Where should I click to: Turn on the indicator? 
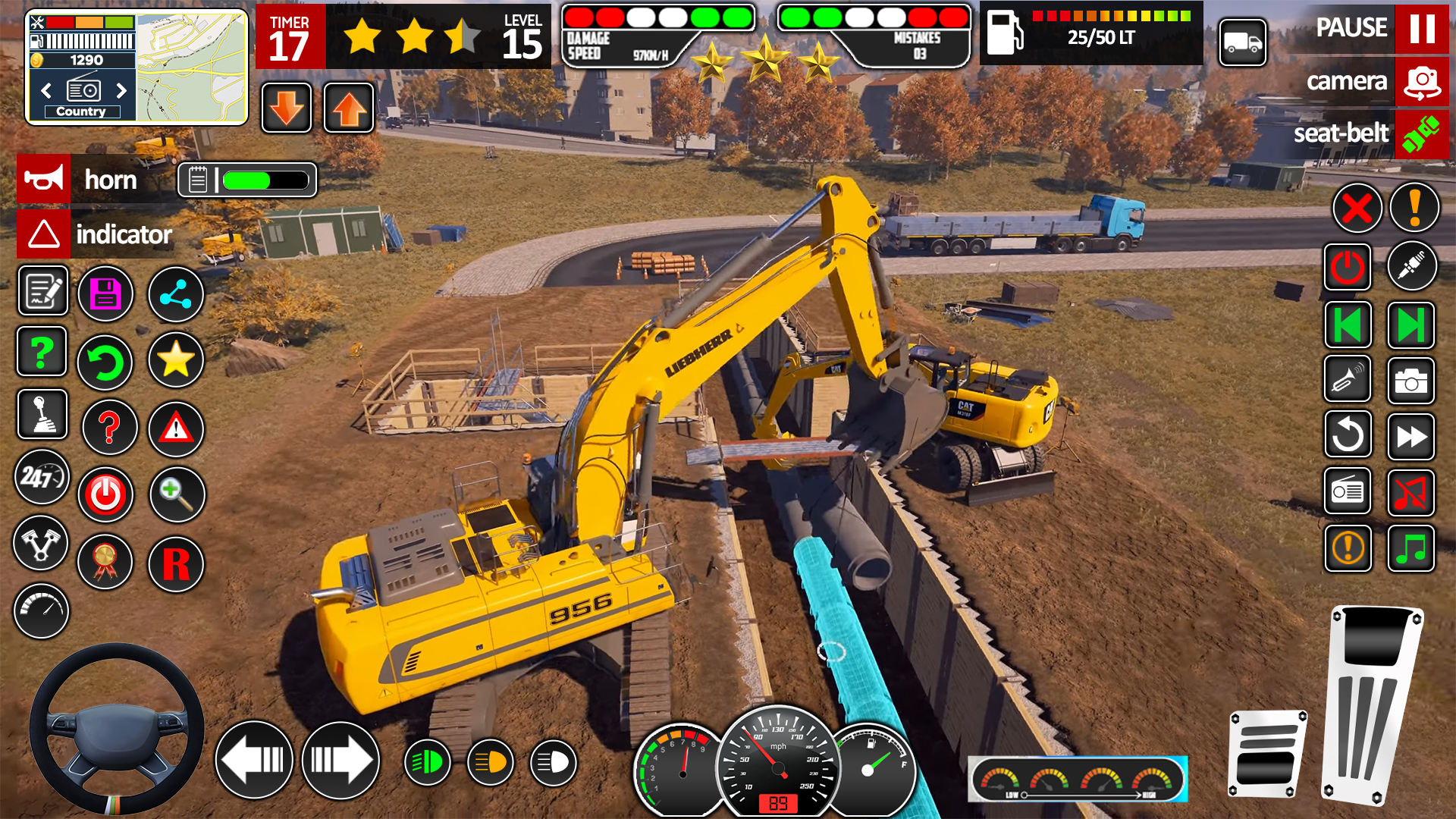point(44,234)
